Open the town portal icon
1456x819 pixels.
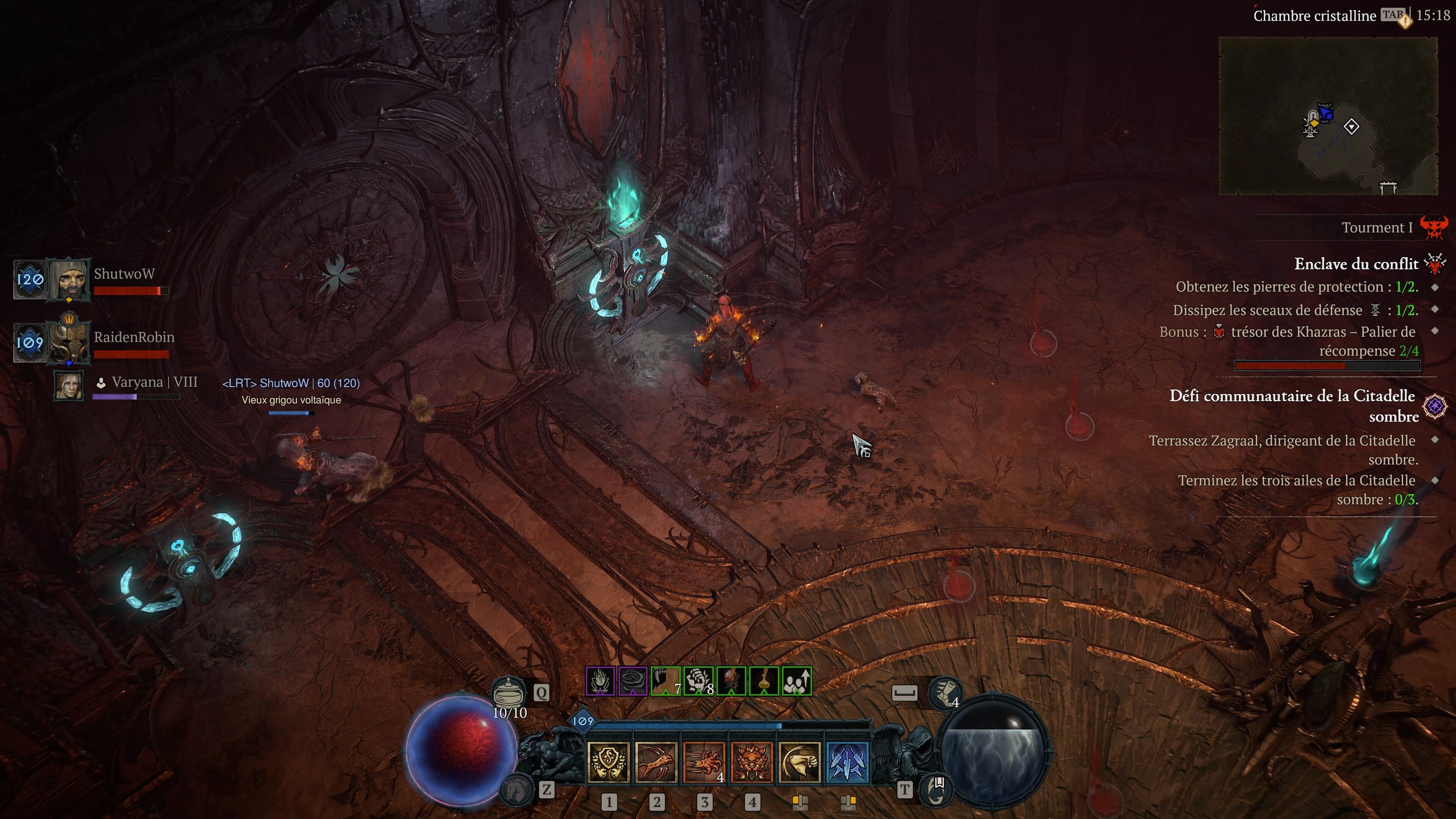937,789
